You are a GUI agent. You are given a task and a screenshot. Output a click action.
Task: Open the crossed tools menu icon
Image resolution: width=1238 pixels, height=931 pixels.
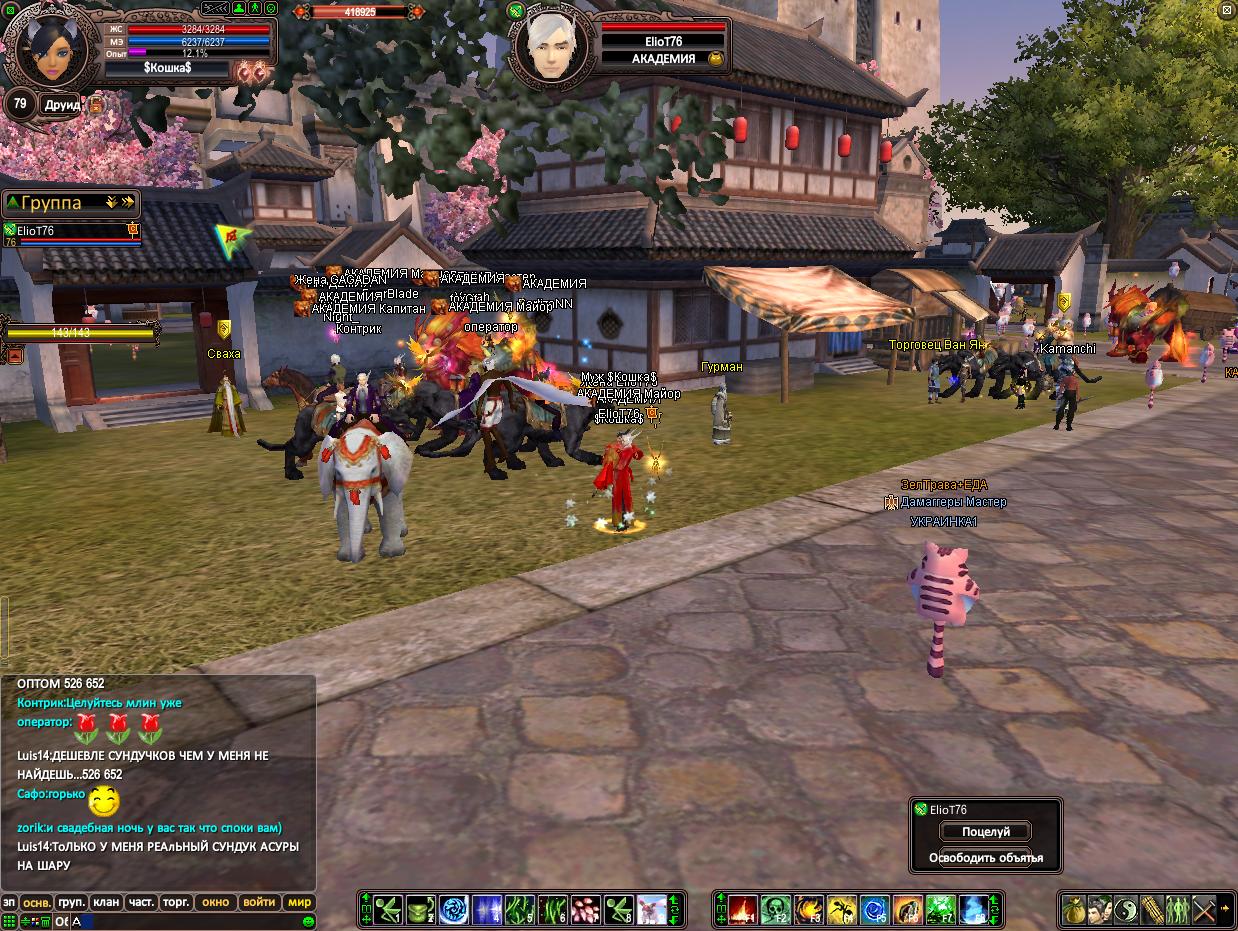point(1203,909)
